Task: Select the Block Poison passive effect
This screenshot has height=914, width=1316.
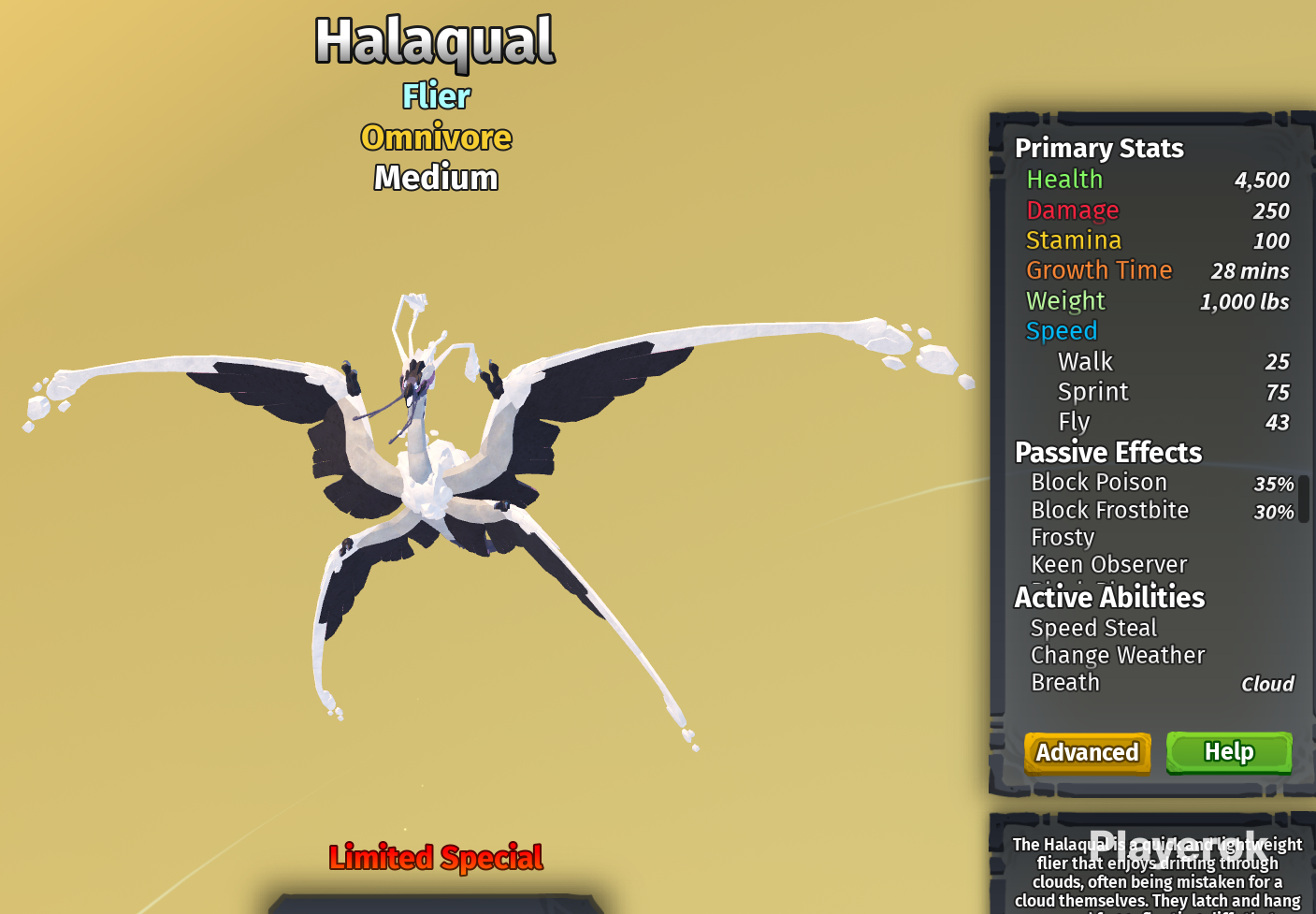Action: tap(1099, 483)
